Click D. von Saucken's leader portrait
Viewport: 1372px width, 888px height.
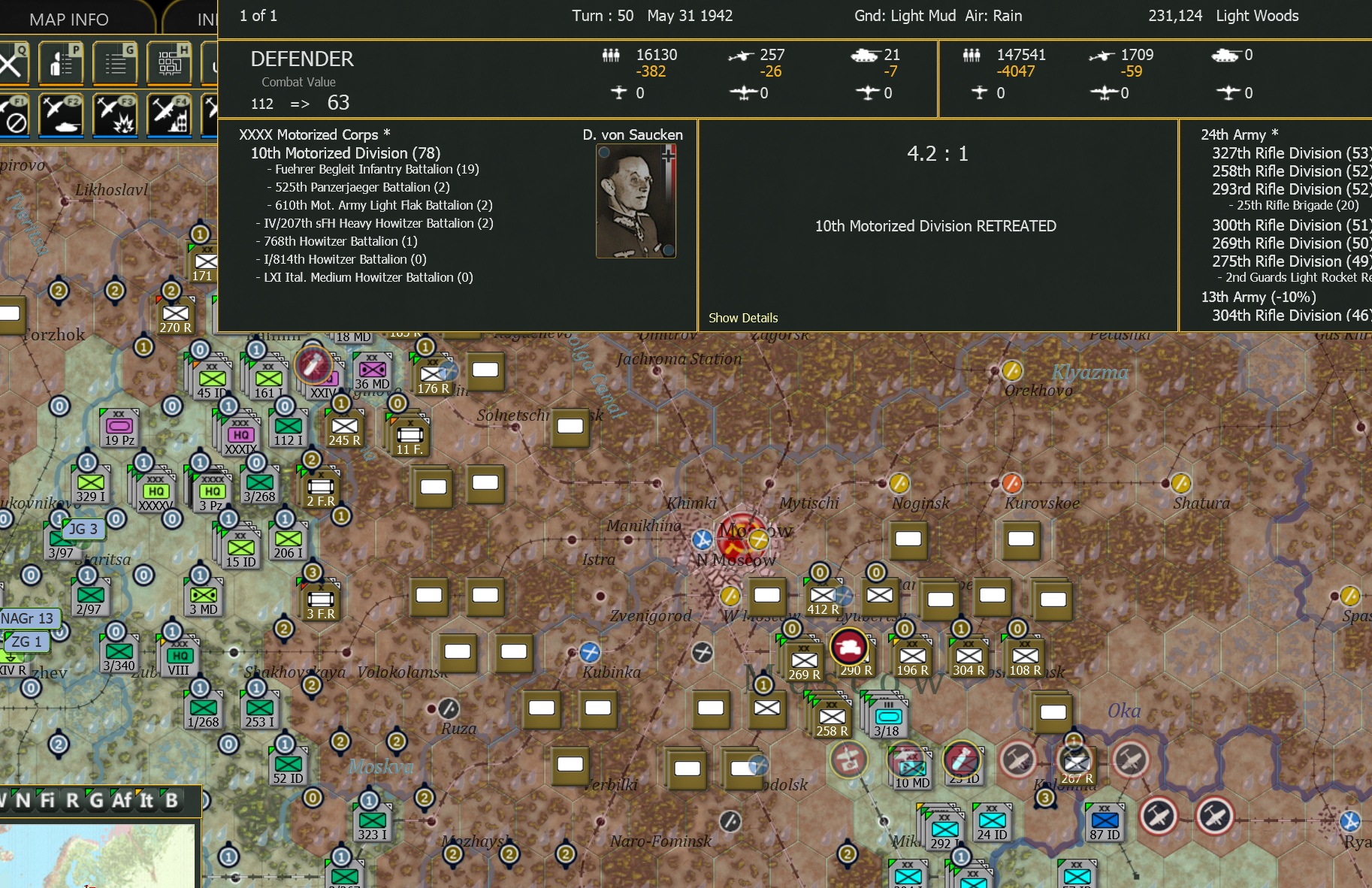(x=636, y=201)
